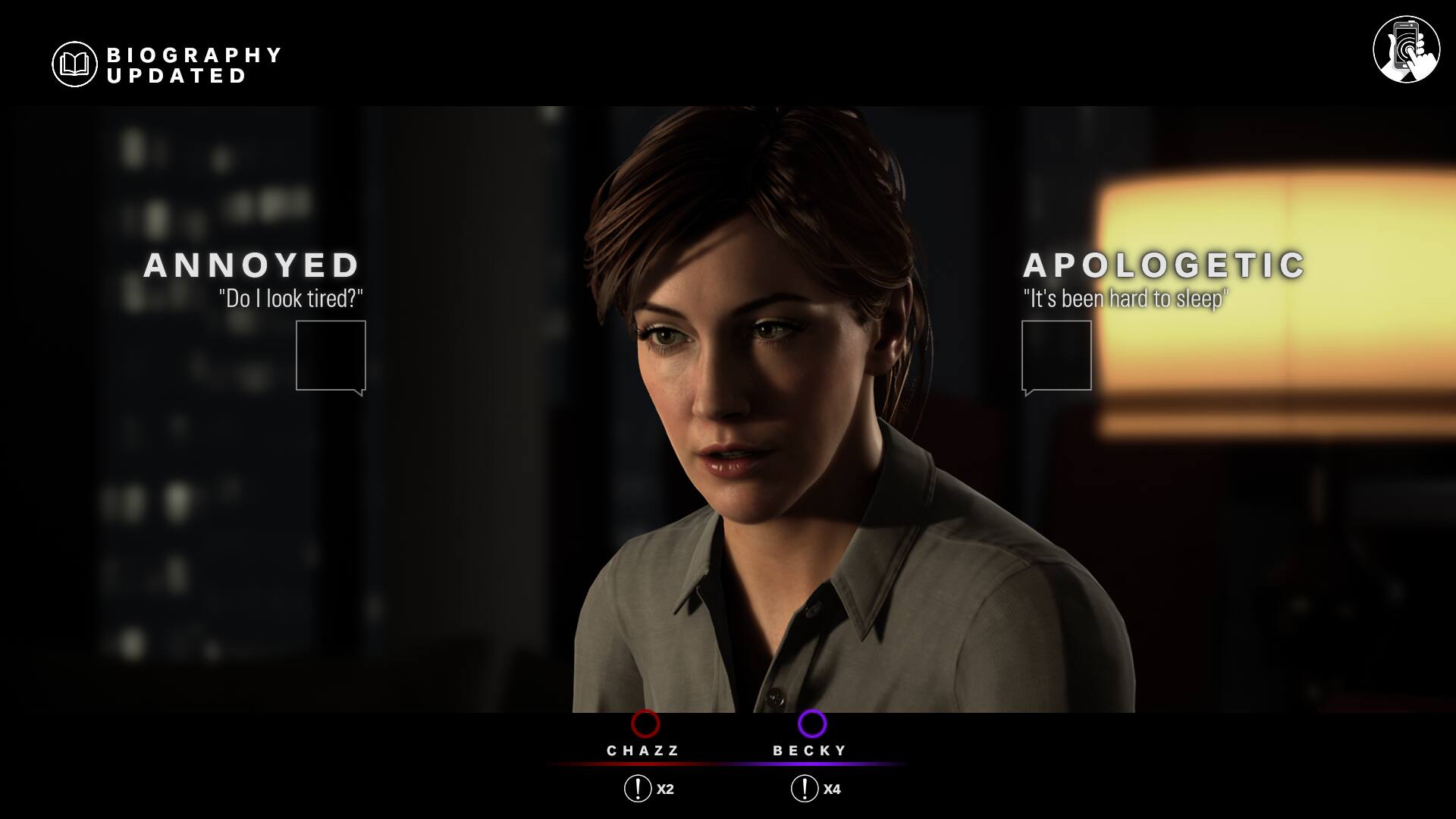Select the APOLOGETIC dialogue response
This screenshot has width=1456, height=819.
[1056, 355]
